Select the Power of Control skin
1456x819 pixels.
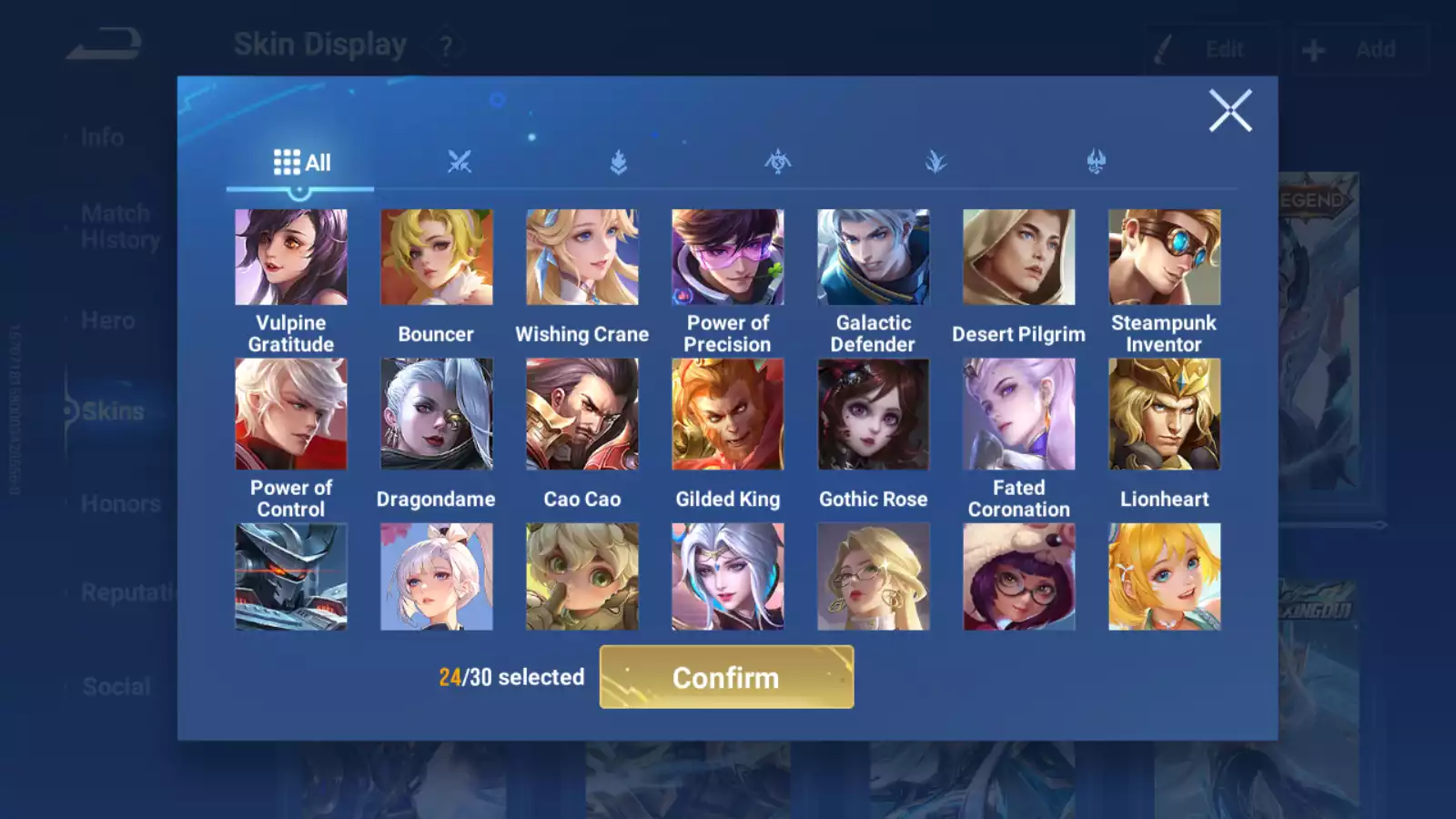click(291, 414)
